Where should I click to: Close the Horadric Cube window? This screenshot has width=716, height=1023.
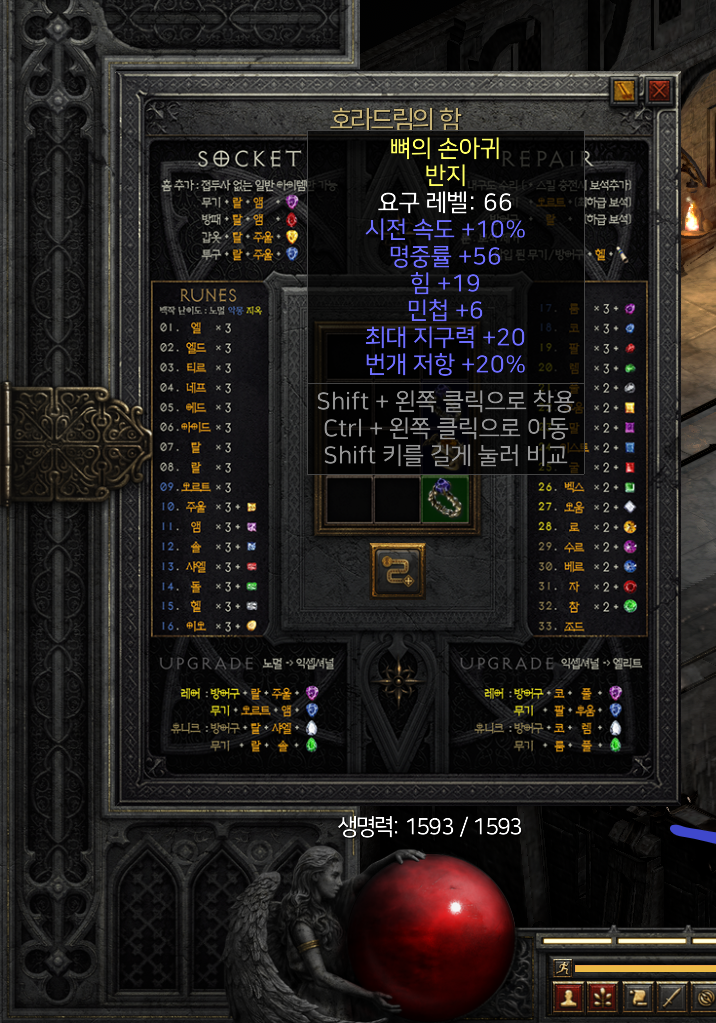click(659, 92)
